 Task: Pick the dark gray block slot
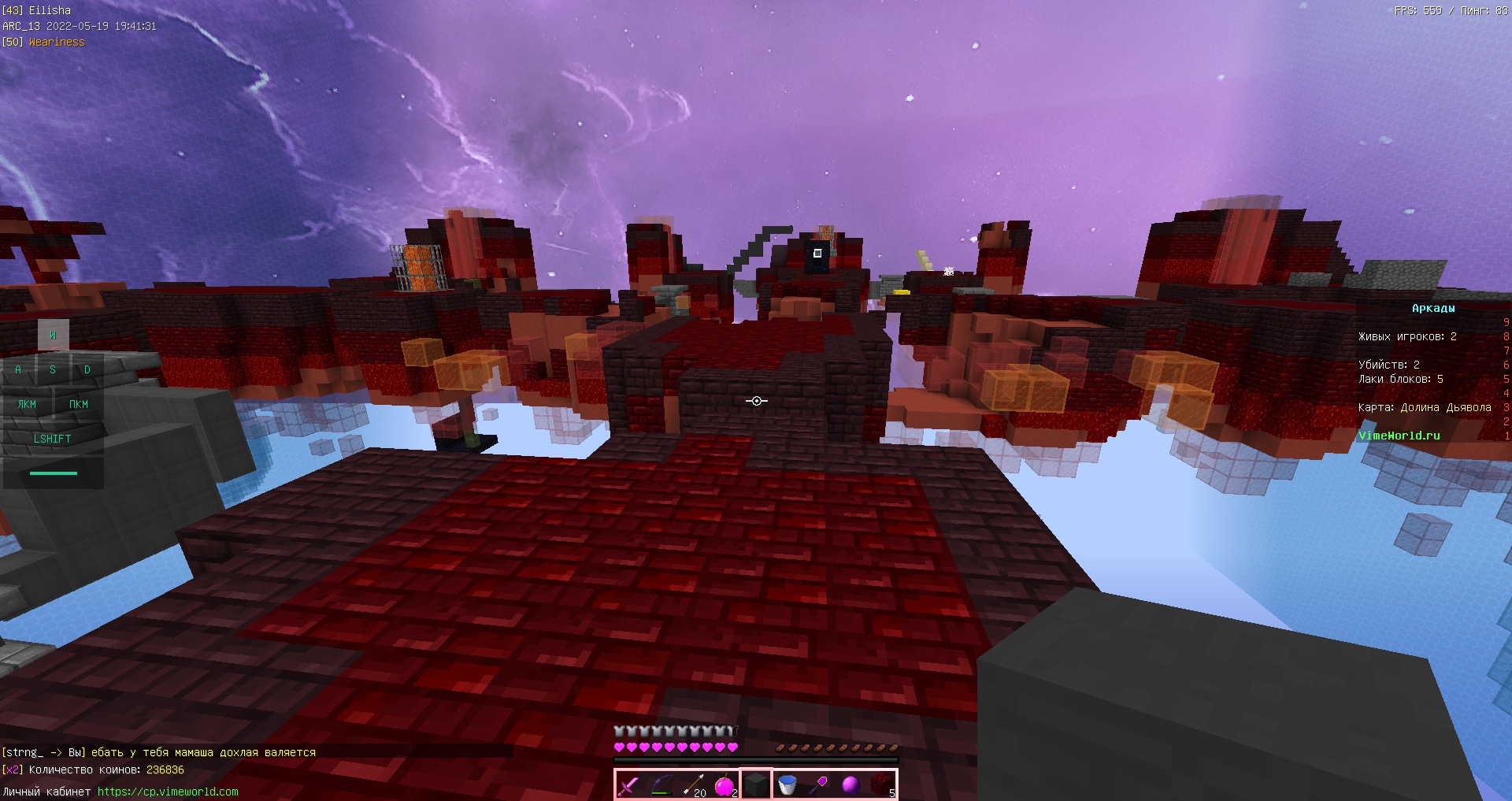point(756,784)
